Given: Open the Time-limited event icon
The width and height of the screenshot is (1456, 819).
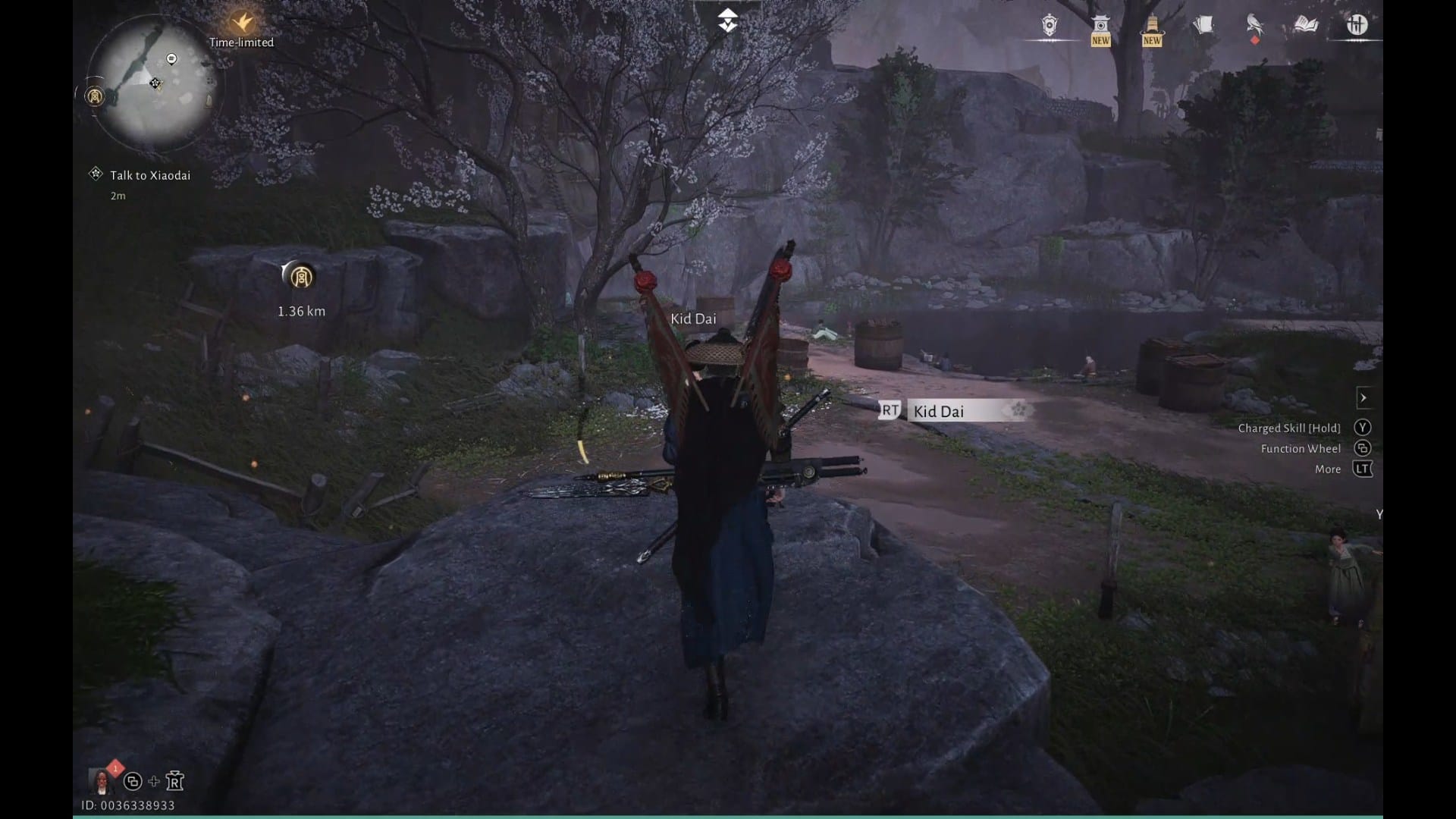Looking at the screenshot, I should tap(242, 23).
